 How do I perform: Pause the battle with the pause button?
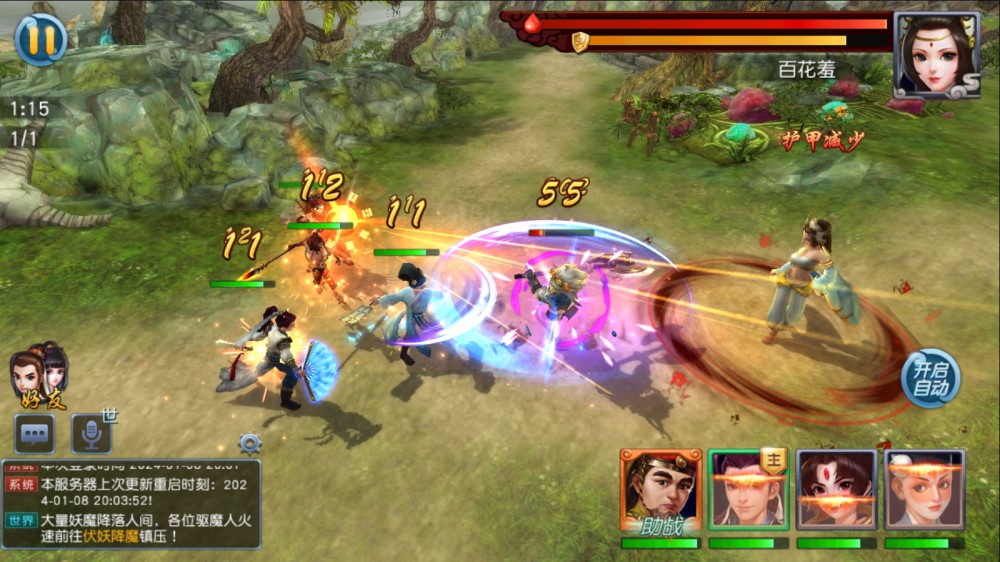pyautogui.click(x=41, y=39)
